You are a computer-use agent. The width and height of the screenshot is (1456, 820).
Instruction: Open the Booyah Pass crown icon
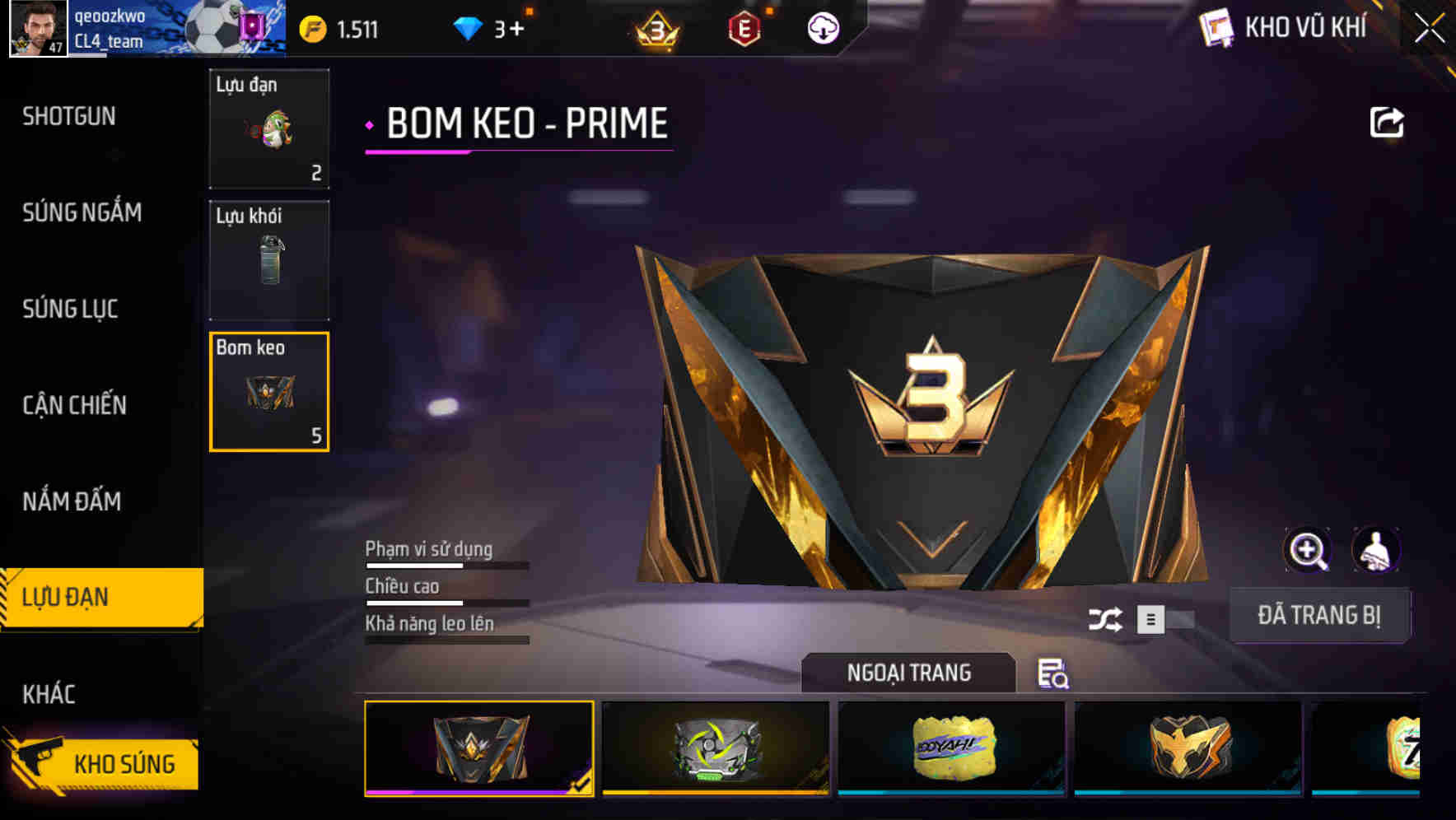click(x=655, y=27)
